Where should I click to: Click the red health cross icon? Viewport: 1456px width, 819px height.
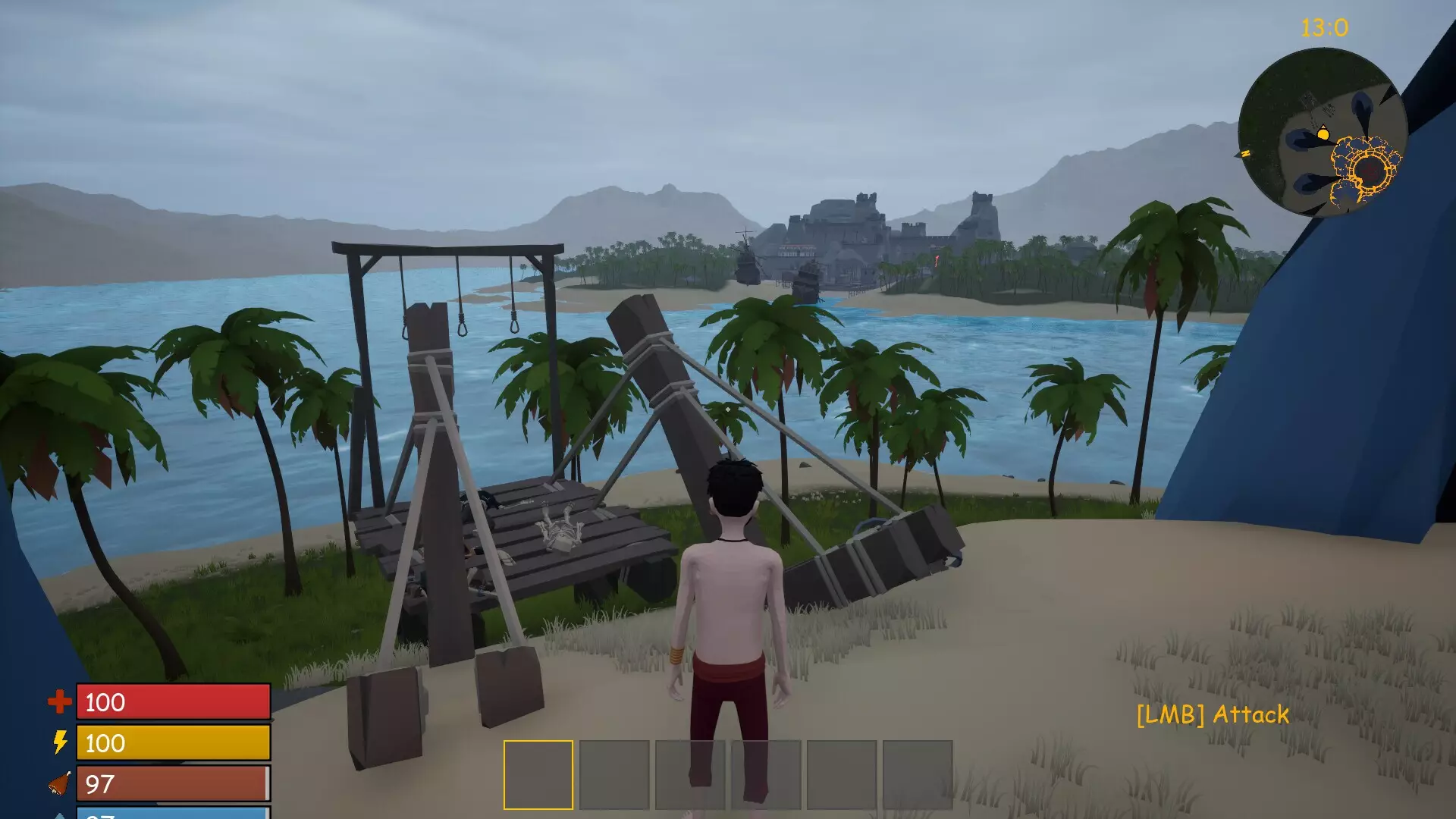(x=58, y=701)
